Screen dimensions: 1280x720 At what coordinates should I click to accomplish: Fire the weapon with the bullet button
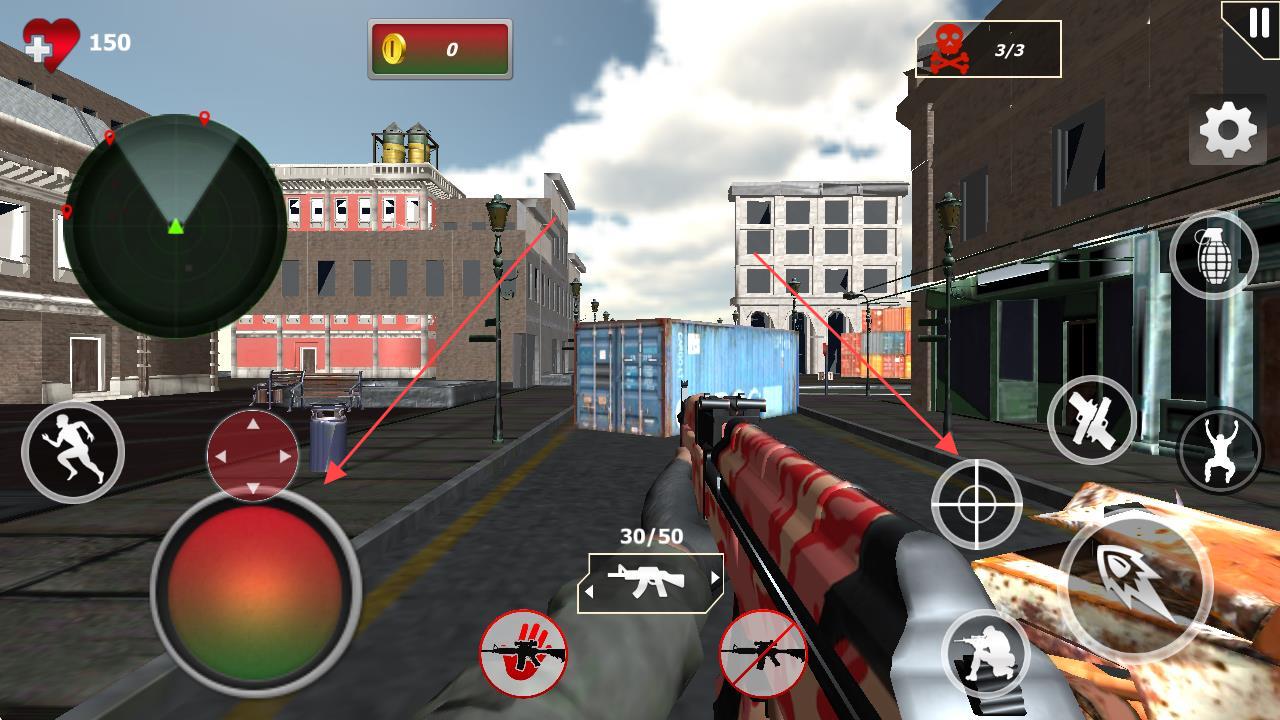point(1135,584)
